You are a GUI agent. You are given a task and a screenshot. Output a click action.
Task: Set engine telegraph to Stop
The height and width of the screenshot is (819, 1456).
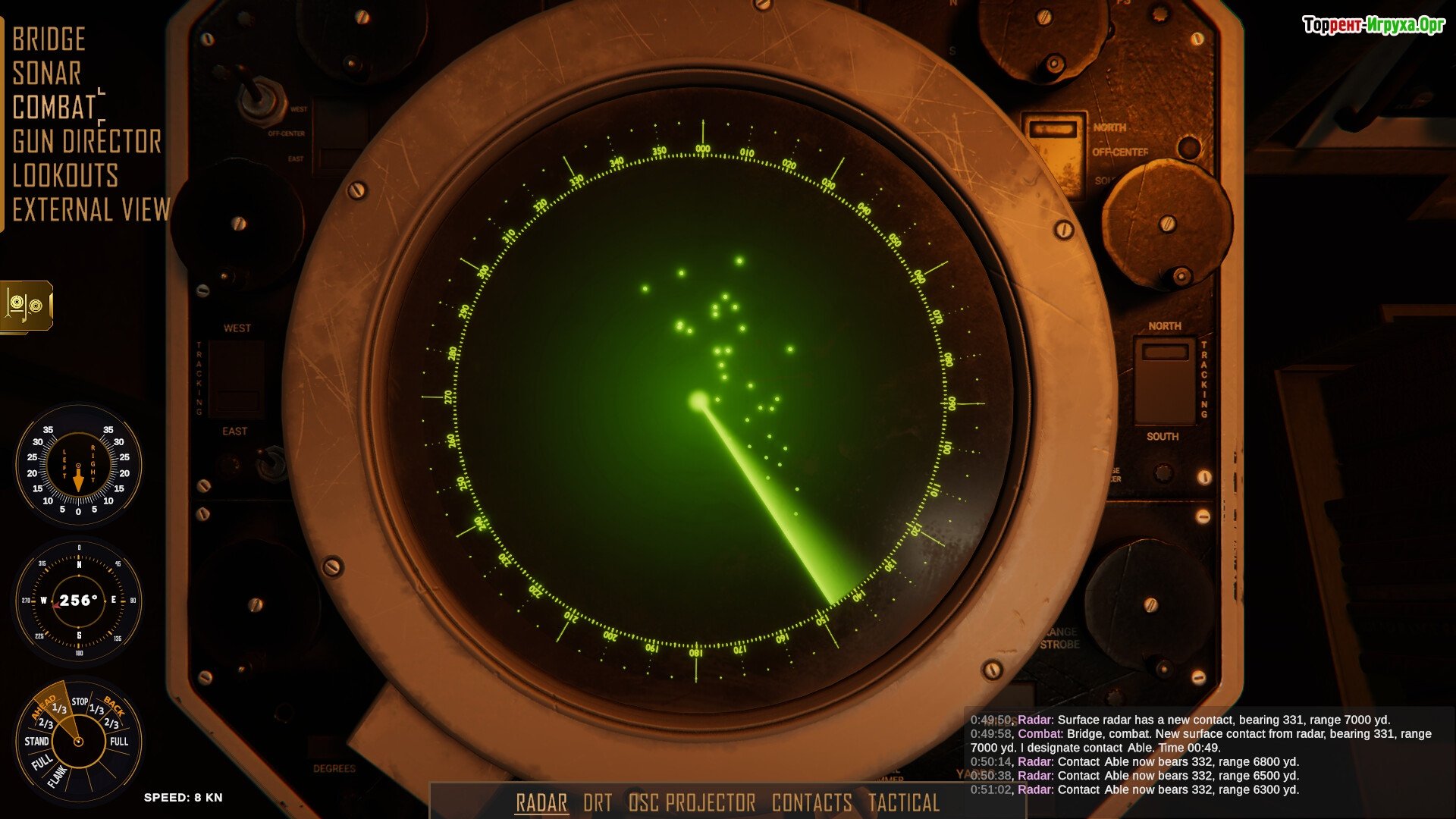pyautogui.click(x=80, y=701)
